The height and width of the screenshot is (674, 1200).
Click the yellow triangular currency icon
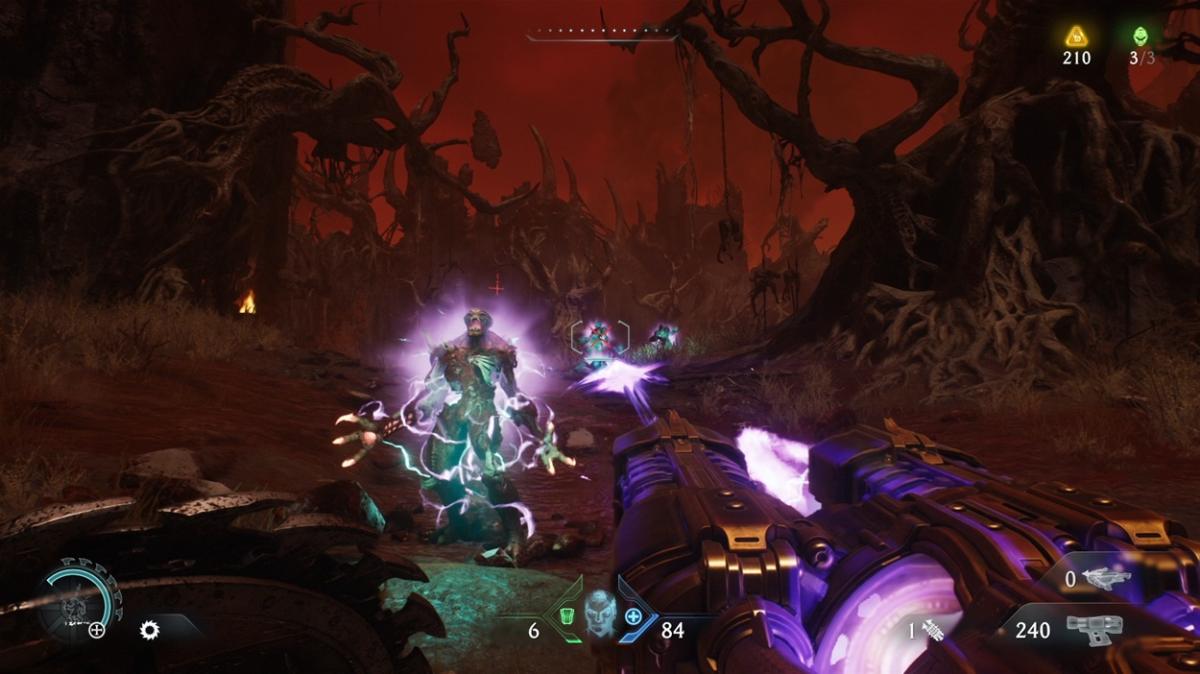click(x=1076, y=36)
